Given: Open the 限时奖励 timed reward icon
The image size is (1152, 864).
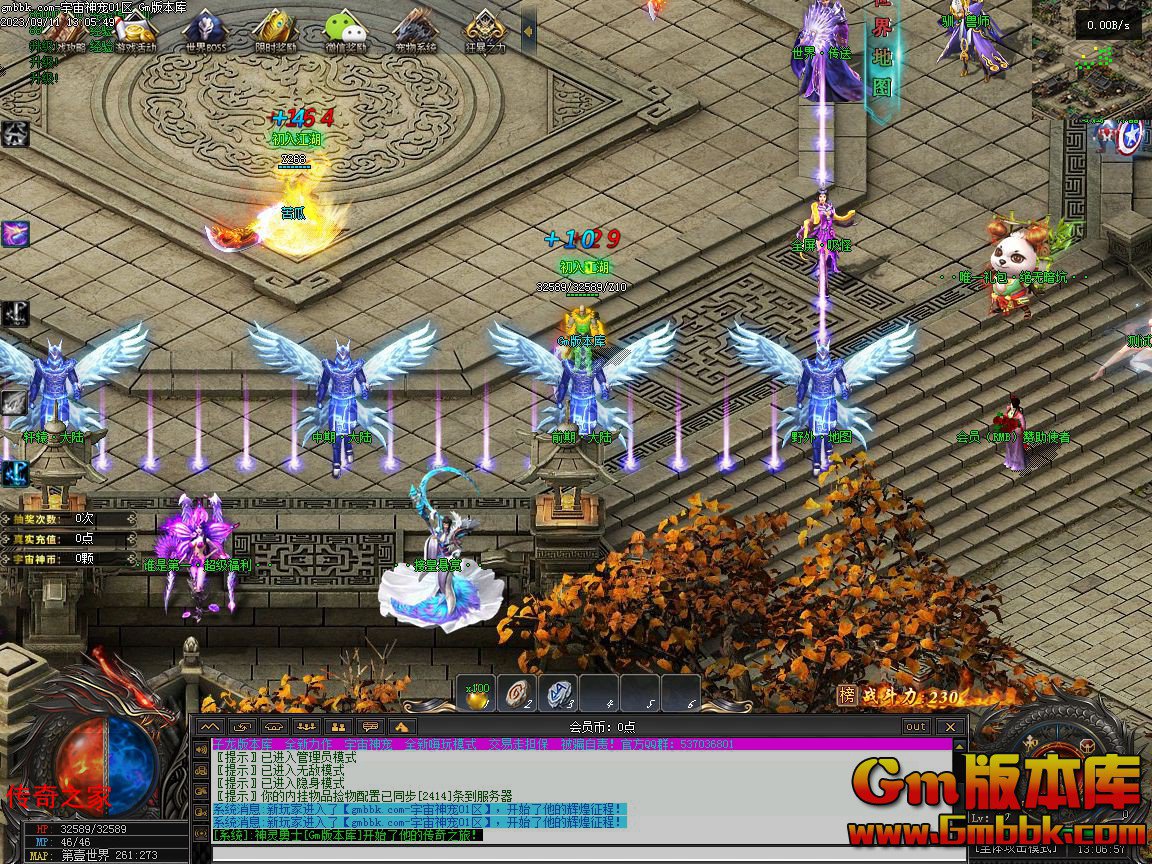Looking at the screenshot, I should point(274,30).
